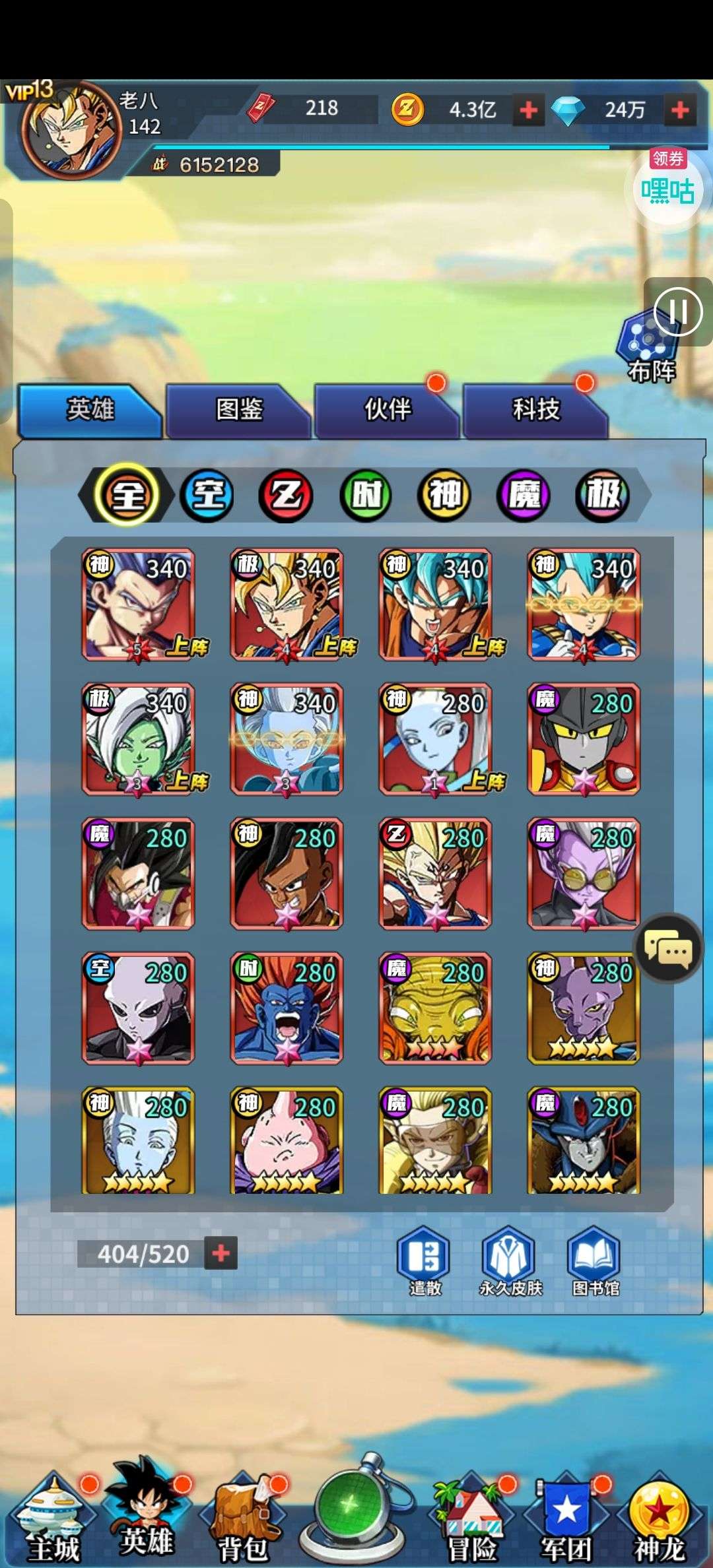Open the 图书馆 library
Viewport: 713px width, 1568px height.
(x=595, y=1262)
